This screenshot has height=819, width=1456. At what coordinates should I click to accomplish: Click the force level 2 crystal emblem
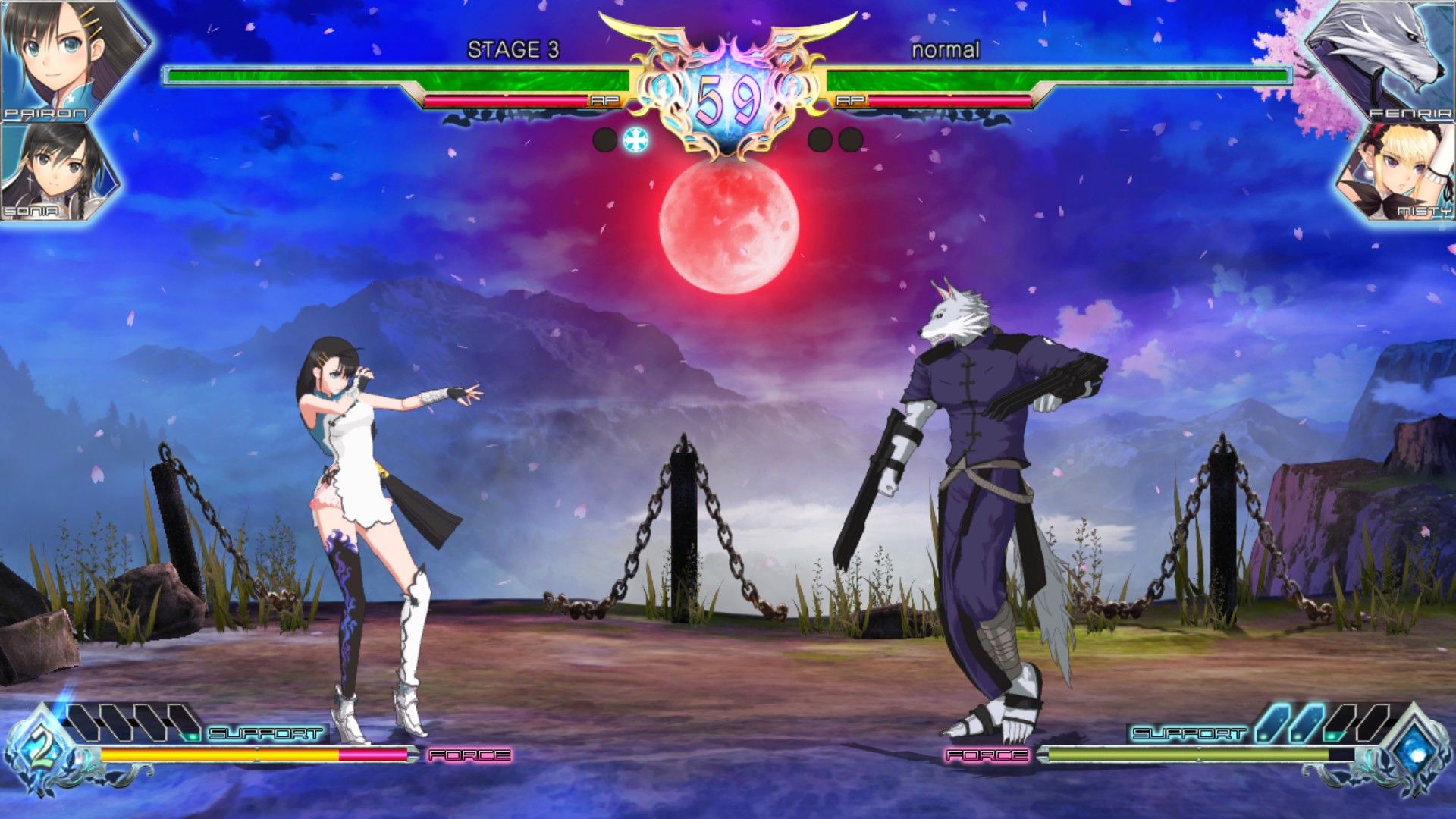click(42, 750)
